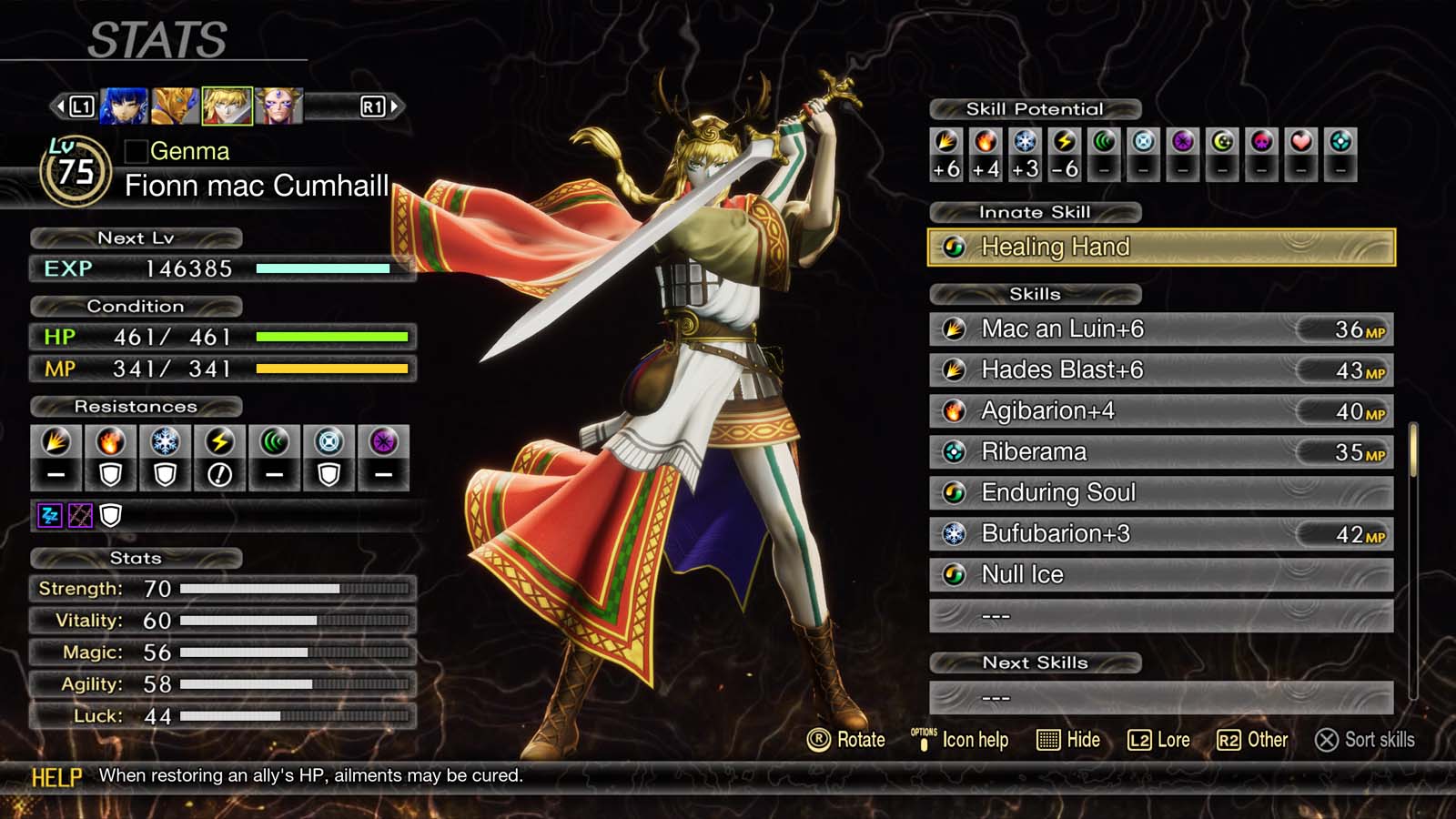The image size is (1456, 819).
Task: Click the almighty icon next to Riberama
Action: [955, 451]
